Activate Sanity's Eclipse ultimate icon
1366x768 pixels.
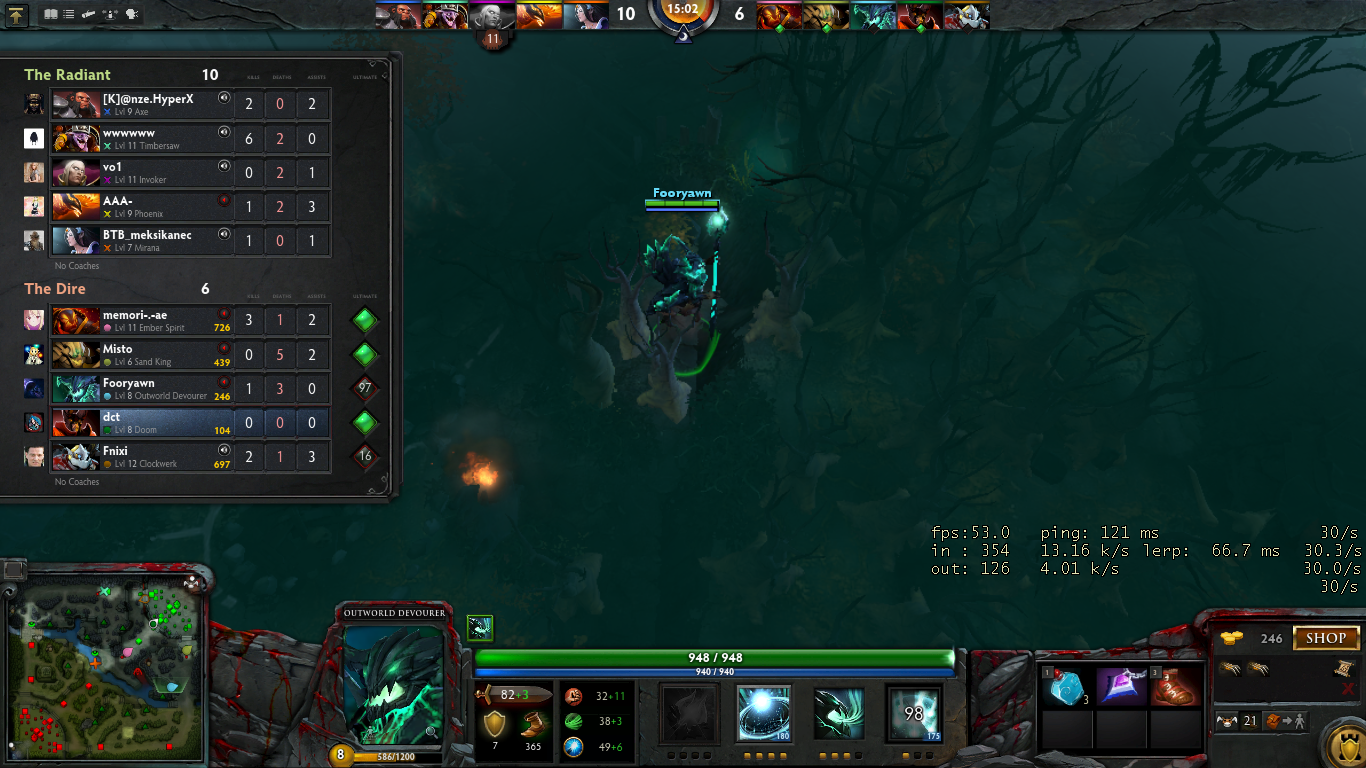[913, 714]
